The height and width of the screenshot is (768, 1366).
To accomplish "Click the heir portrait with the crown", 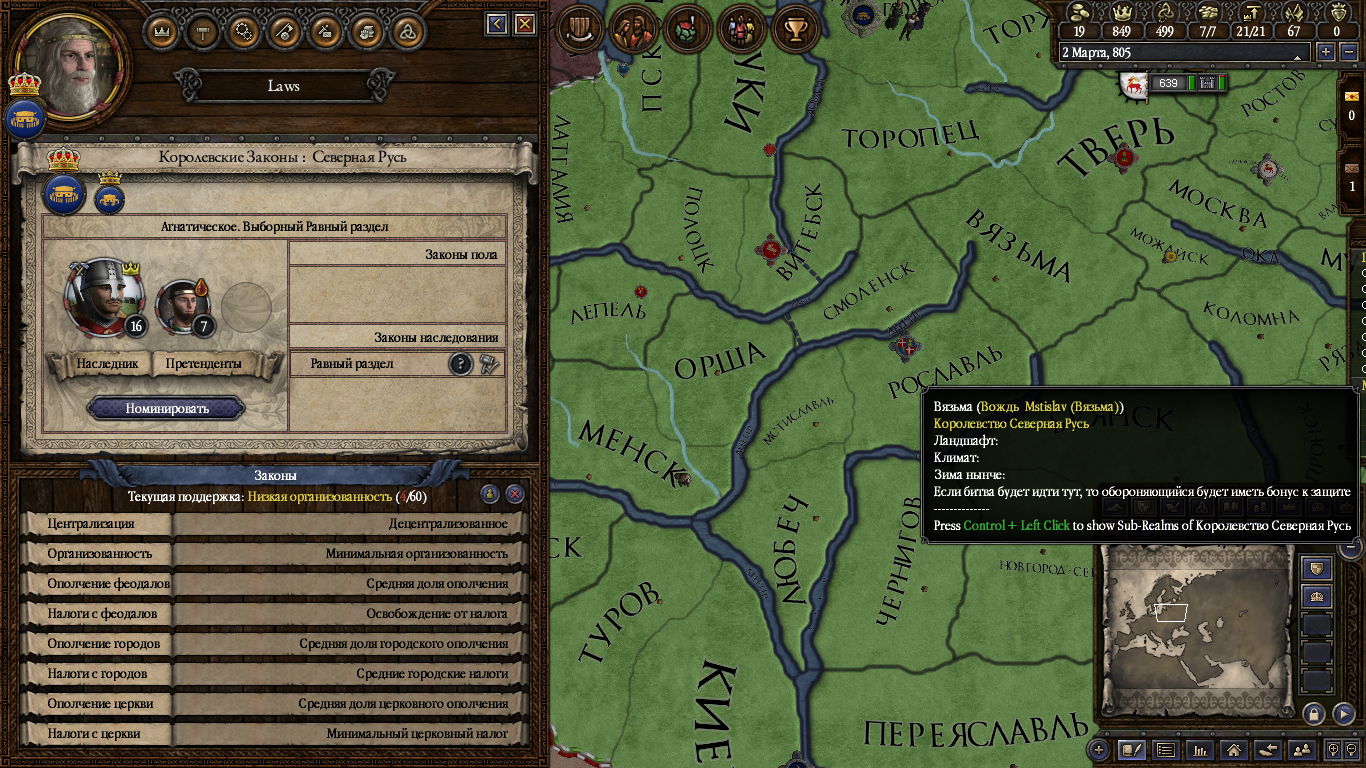I will (102, 296).
